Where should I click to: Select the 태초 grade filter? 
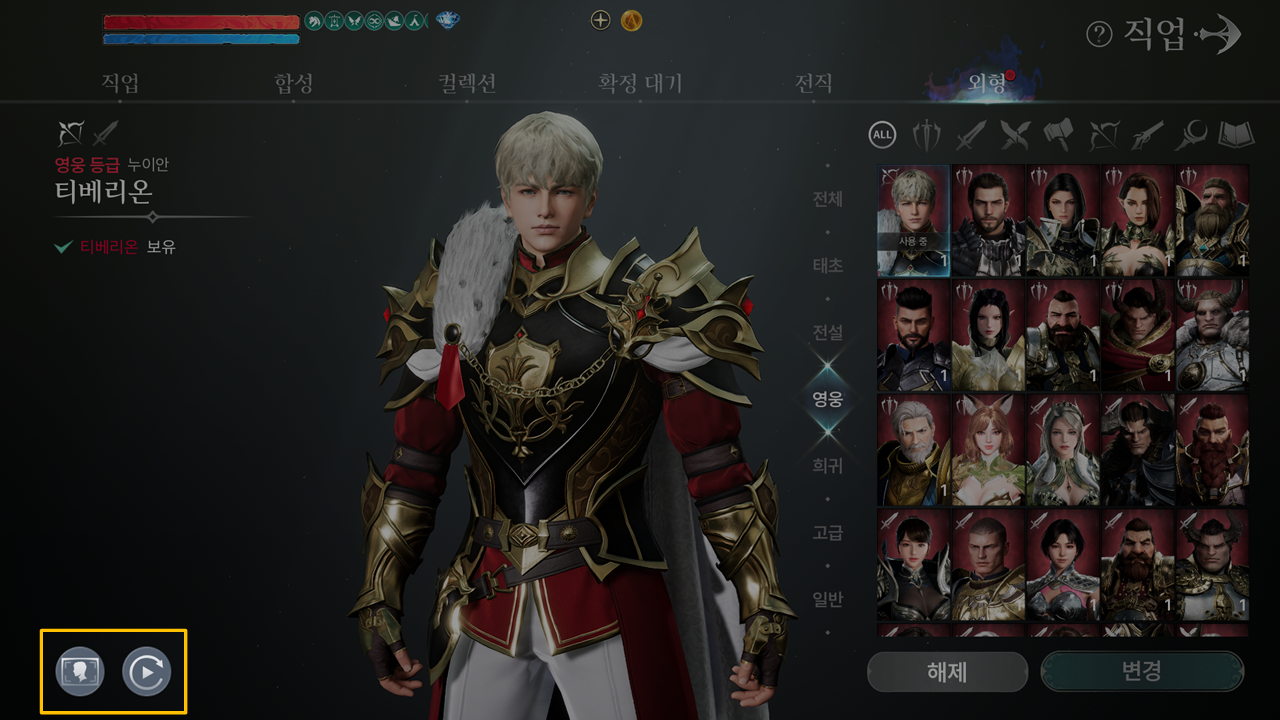coord(827,266)
